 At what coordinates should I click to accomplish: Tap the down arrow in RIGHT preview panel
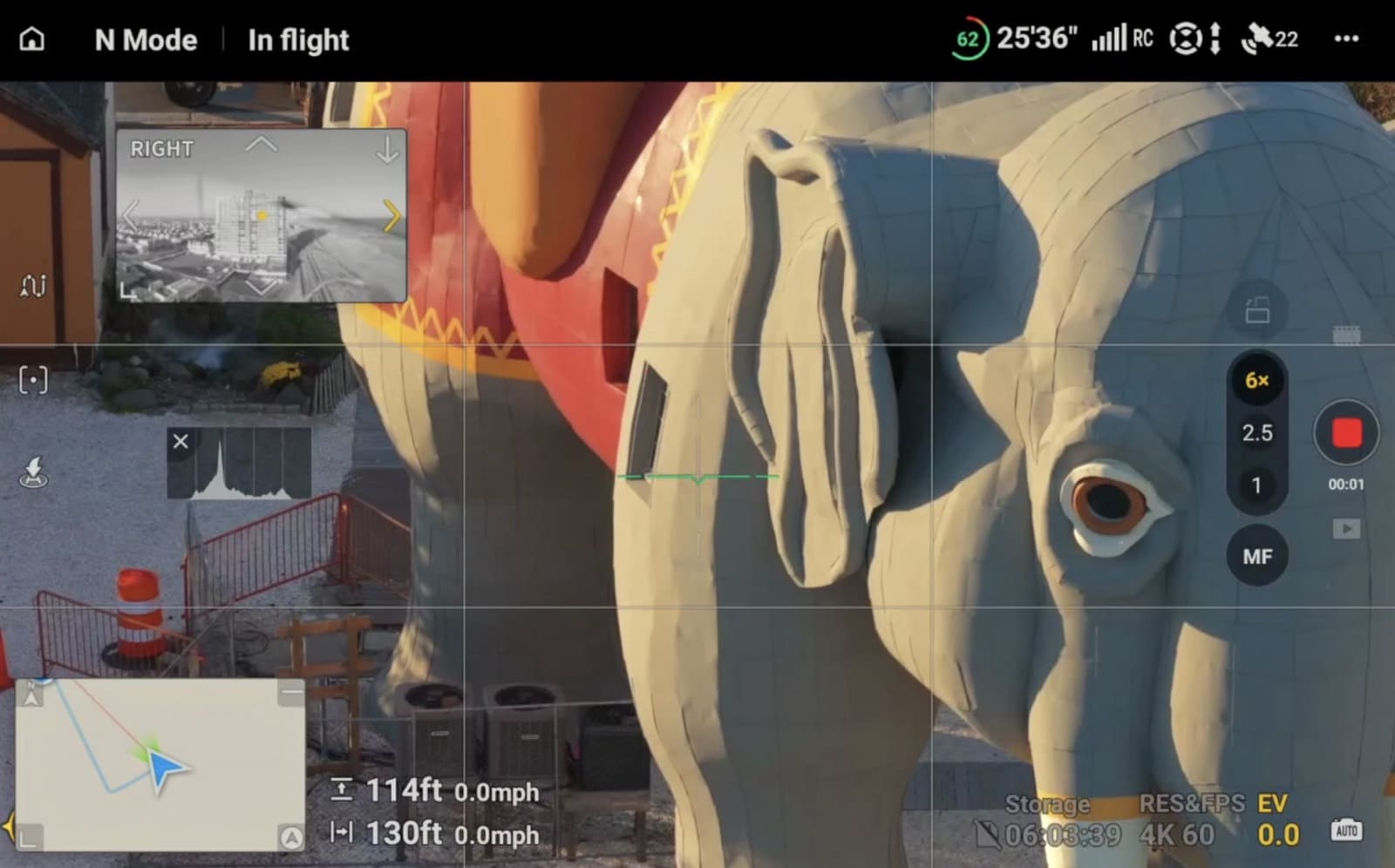point(385,150)
